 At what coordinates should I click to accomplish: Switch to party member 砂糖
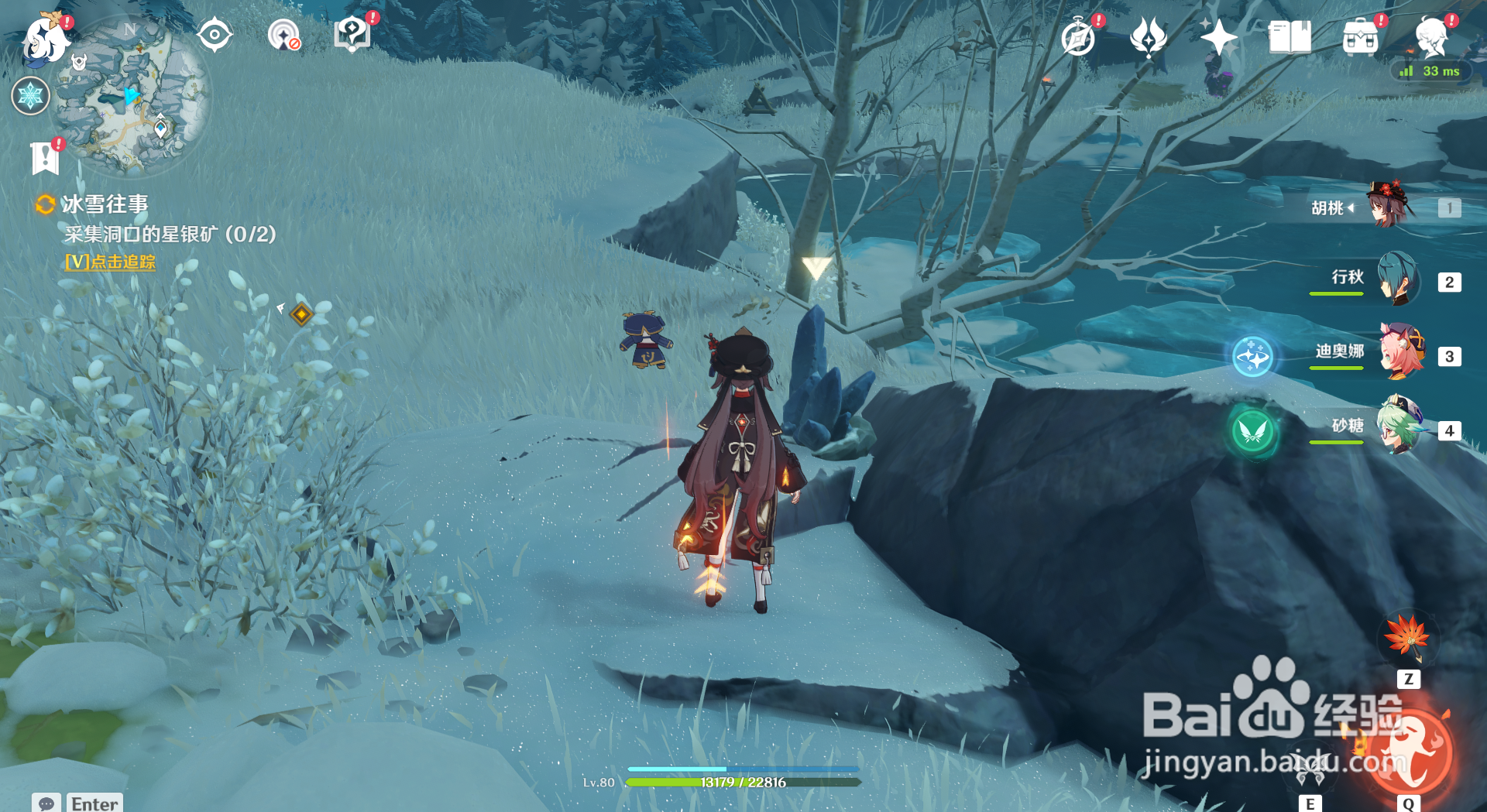[x=1399, y=427]
